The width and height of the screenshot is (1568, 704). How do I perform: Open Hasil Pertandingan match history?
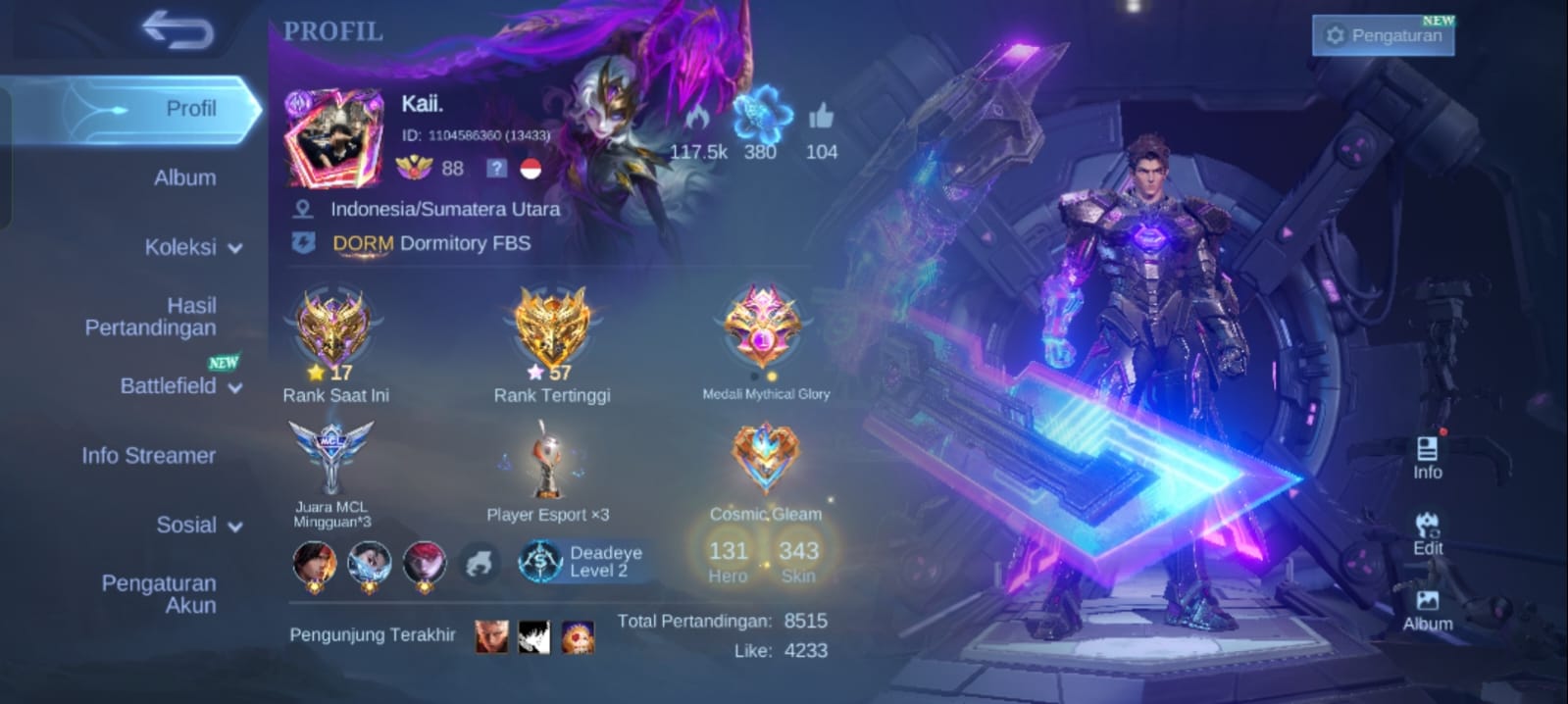coord(151,317)
